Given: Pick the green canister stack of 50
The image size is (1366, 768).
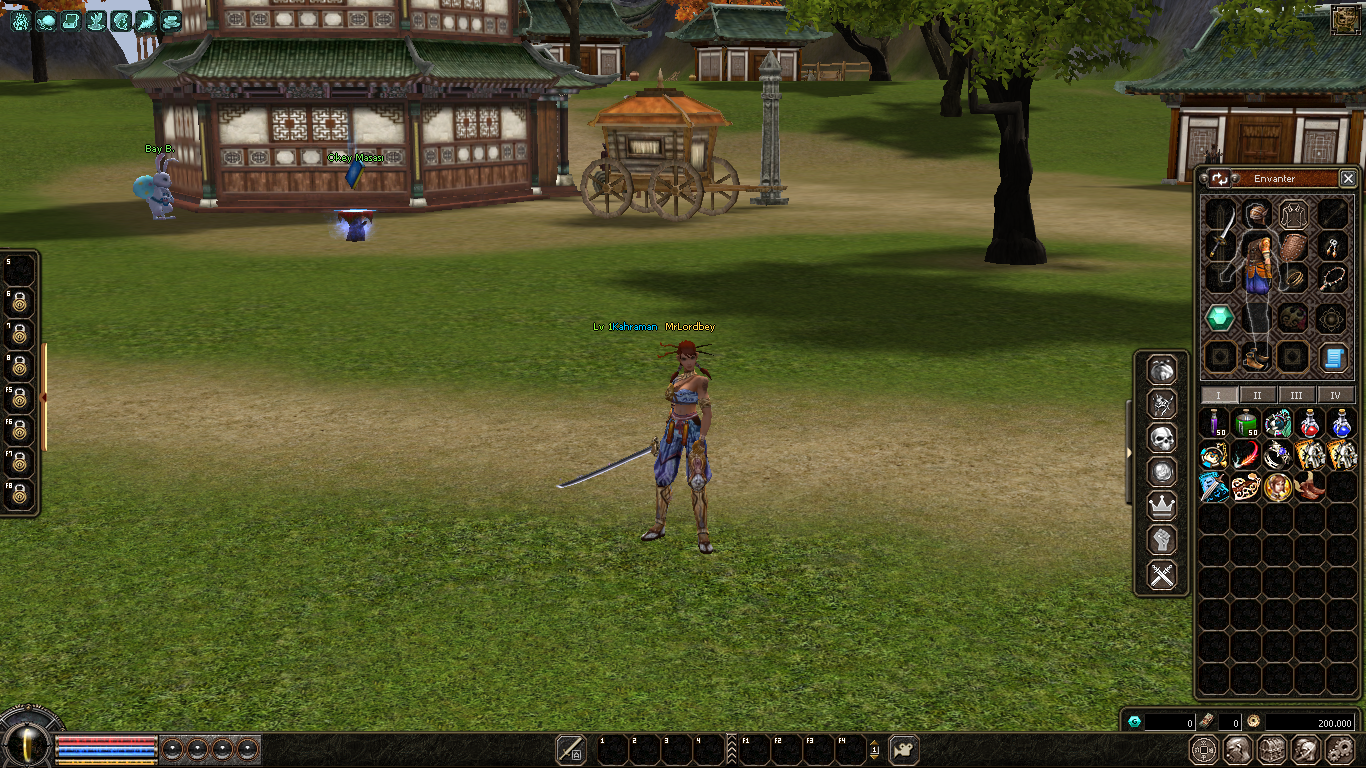Looking at the screenshot, I should point(1246,423).
